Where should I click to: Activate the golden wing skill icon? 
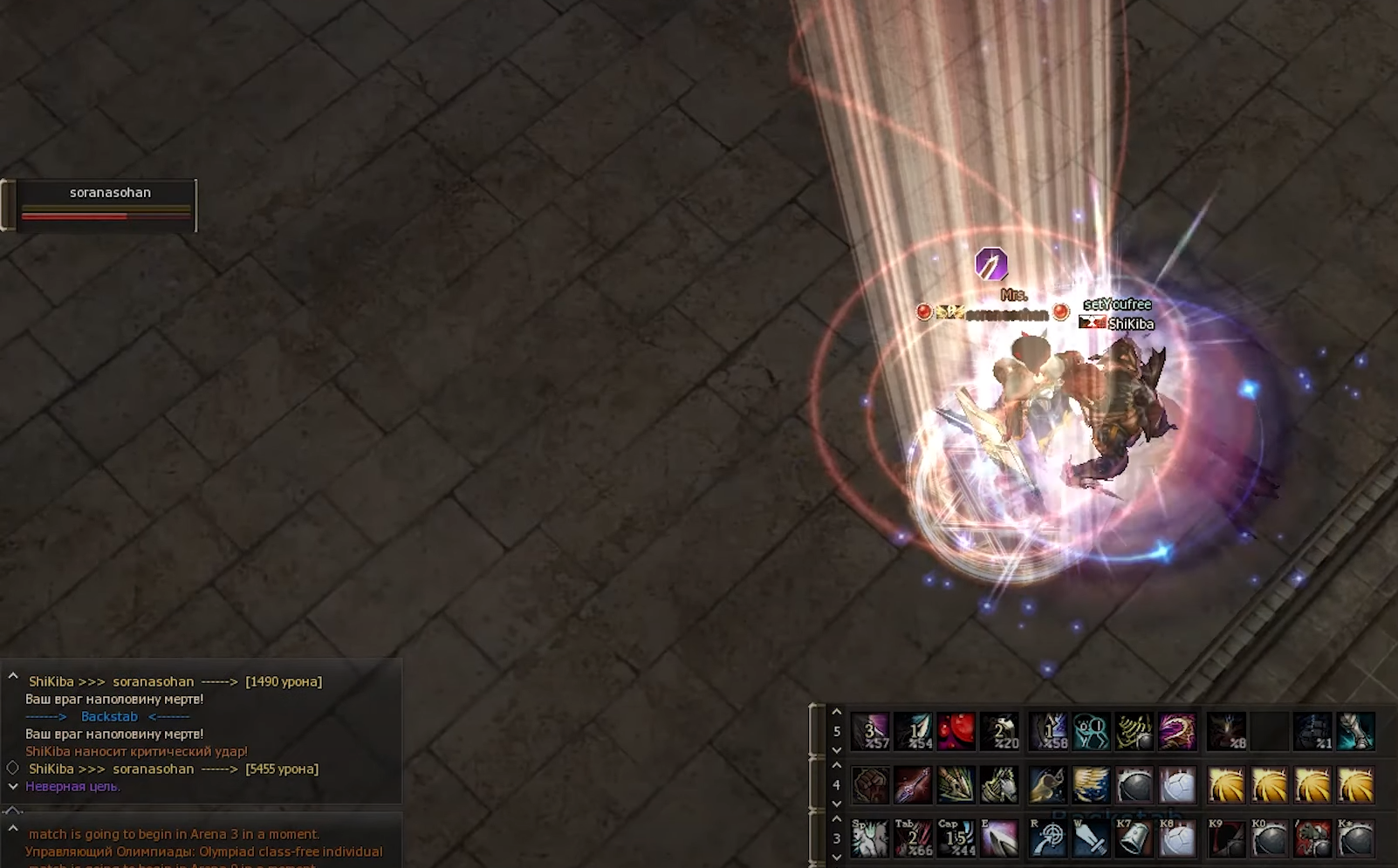(1091, 785)
